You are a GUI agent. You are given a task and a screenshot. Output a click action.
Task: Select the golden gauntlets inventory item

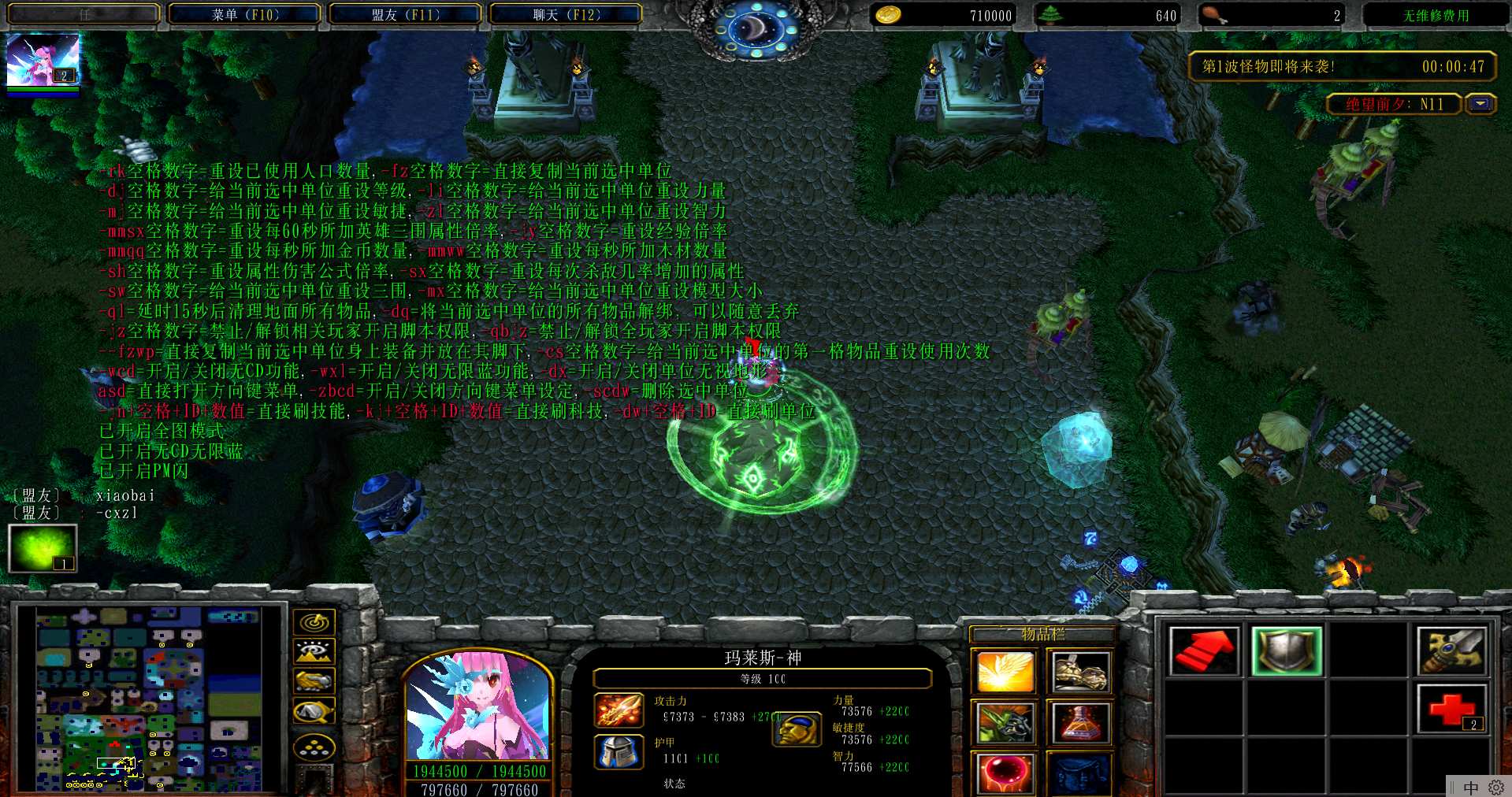[1079, 672]
